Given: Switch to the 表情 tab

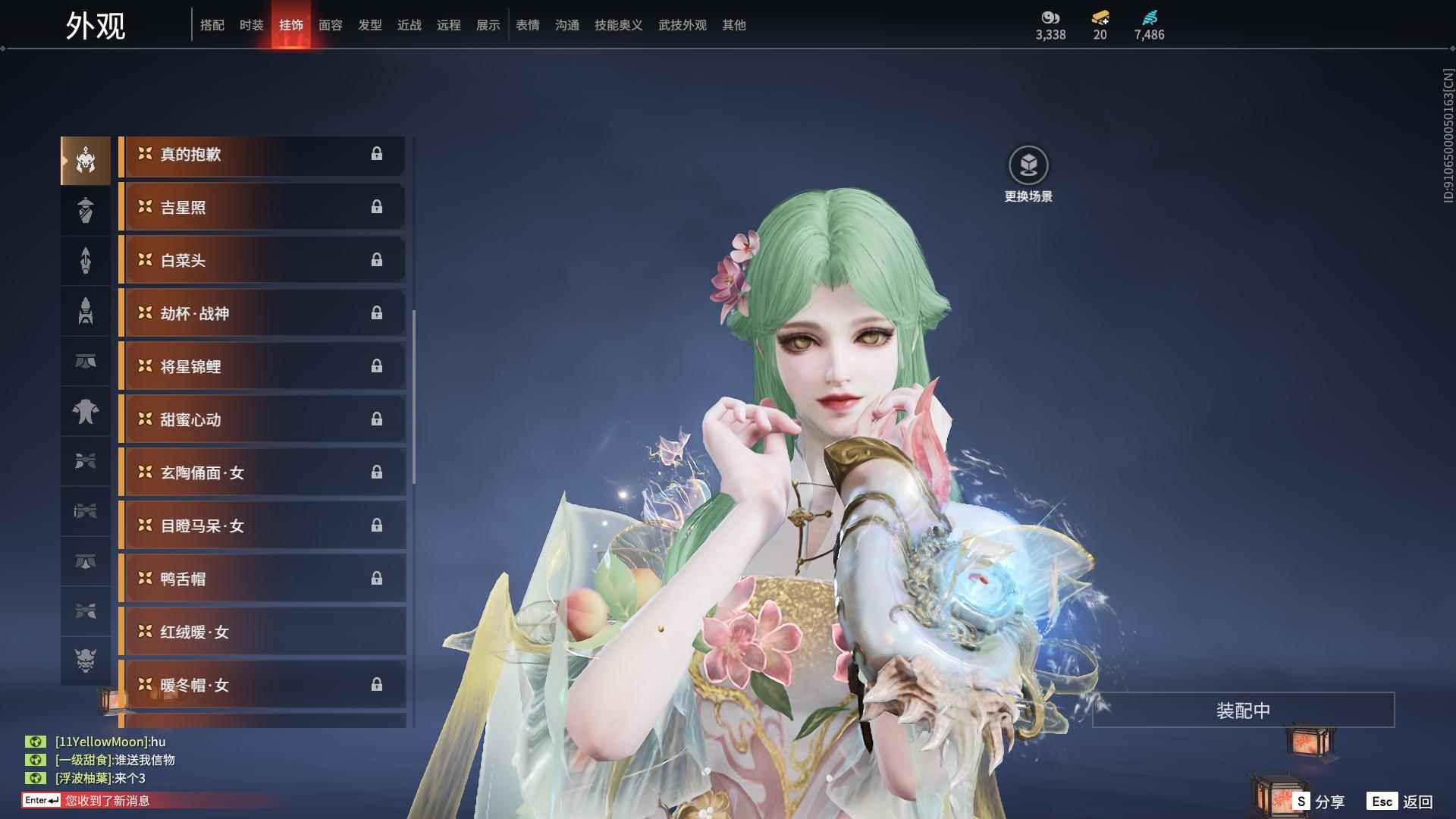Looking at the screenshot, I should pos(527,25).
